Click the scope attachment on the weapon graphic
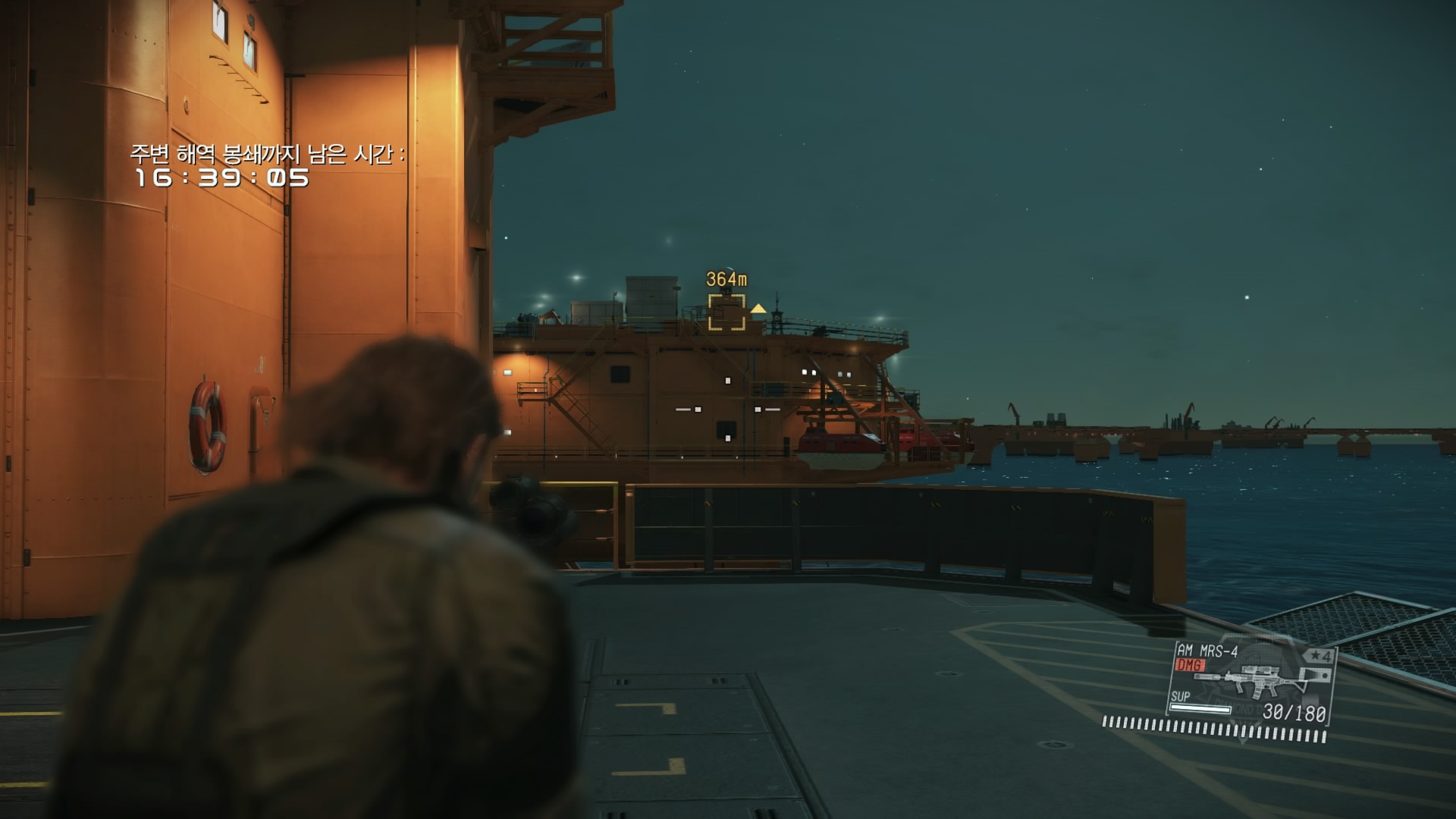The width and height of the screenshot is (1456, 819). (1260, 669)
